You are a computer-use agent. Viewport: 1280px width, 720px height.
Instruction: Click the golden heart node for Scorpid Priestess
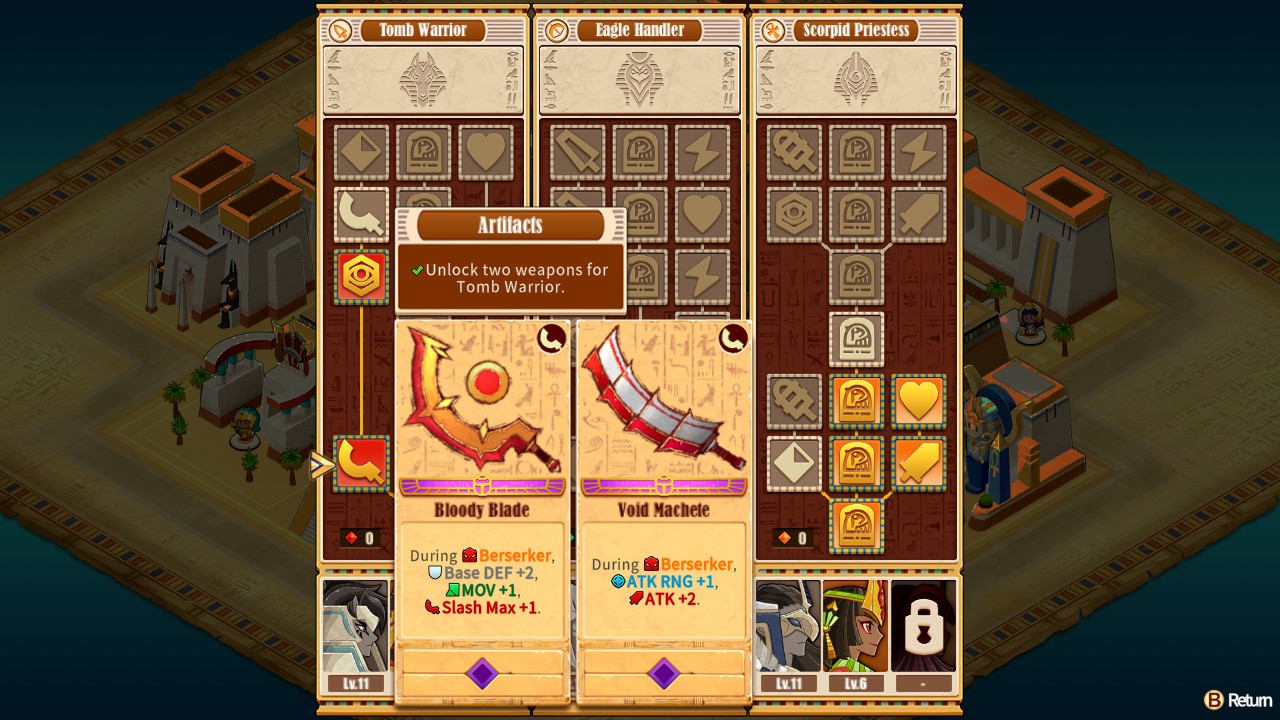pos(919,401)
